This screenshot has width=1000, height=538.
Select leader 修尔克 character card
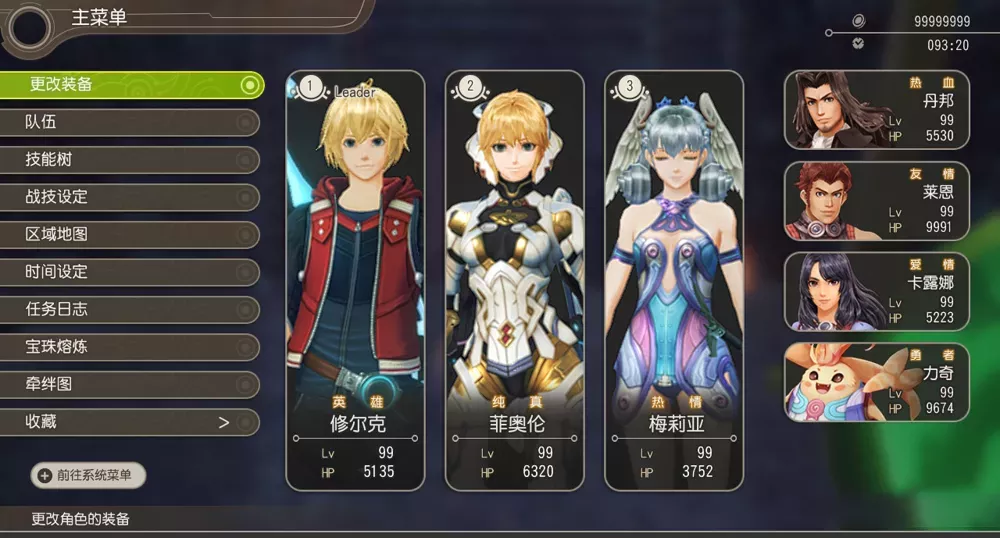pos(355,280)
